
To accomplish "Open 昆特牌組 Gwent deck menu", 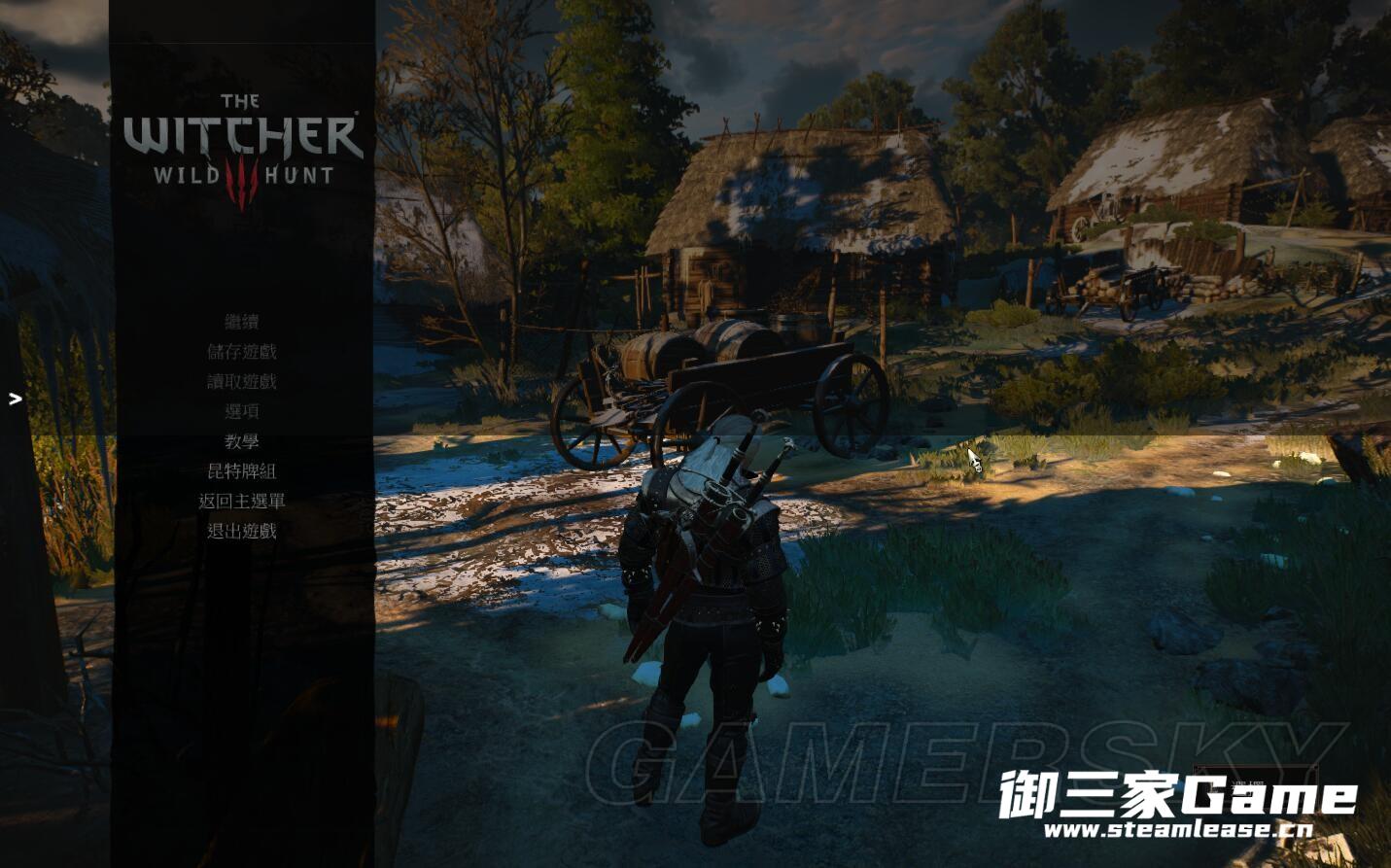I will point(242,472).
